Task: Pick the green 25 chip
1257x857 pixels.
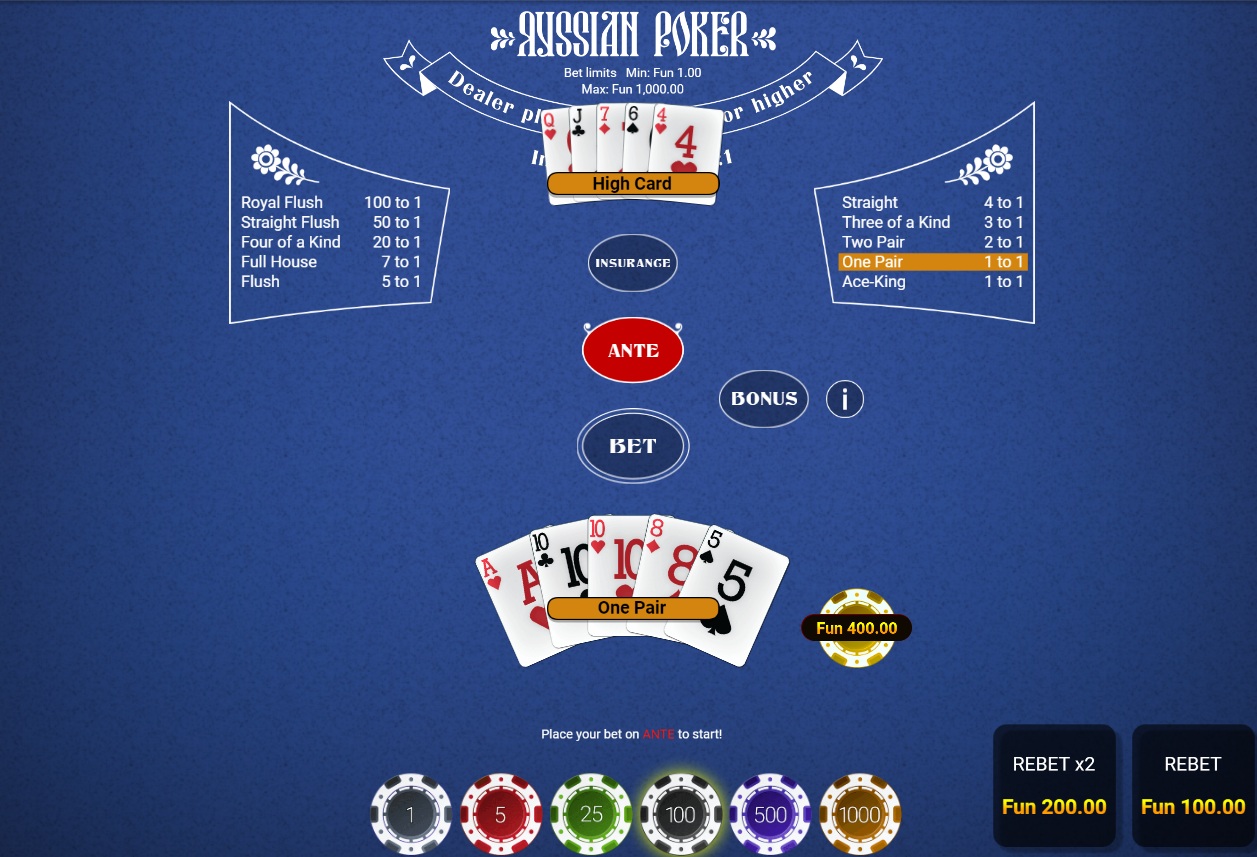Action: [x=591, y=814]
